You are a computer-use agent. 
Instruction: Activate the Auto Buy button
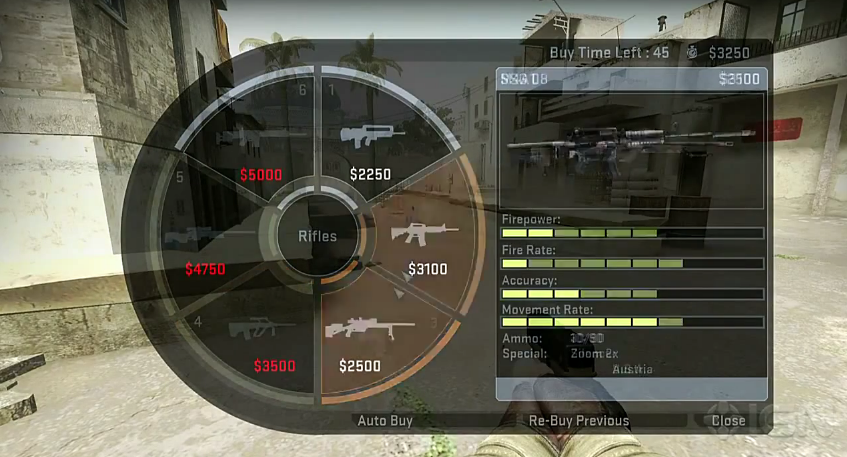(x=385, y=420)
